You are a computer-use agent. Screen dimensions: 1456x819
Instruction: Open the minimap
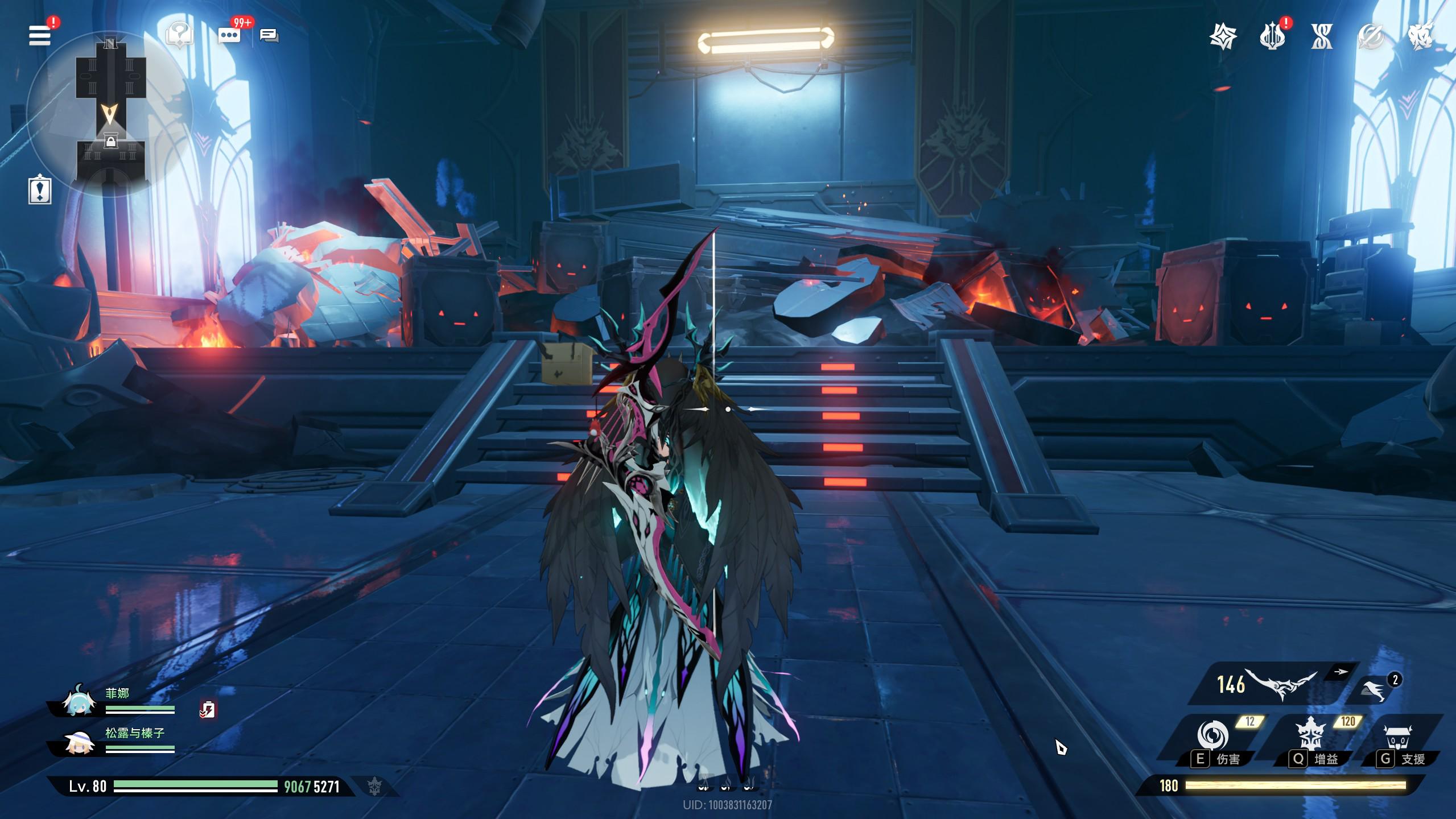coord(110,114)
